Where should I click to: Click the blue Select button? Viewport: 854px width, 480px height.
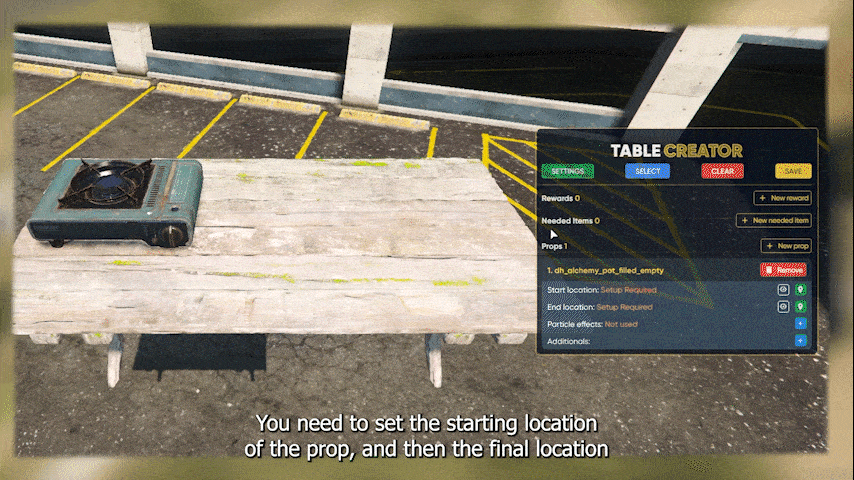point(647,171)
